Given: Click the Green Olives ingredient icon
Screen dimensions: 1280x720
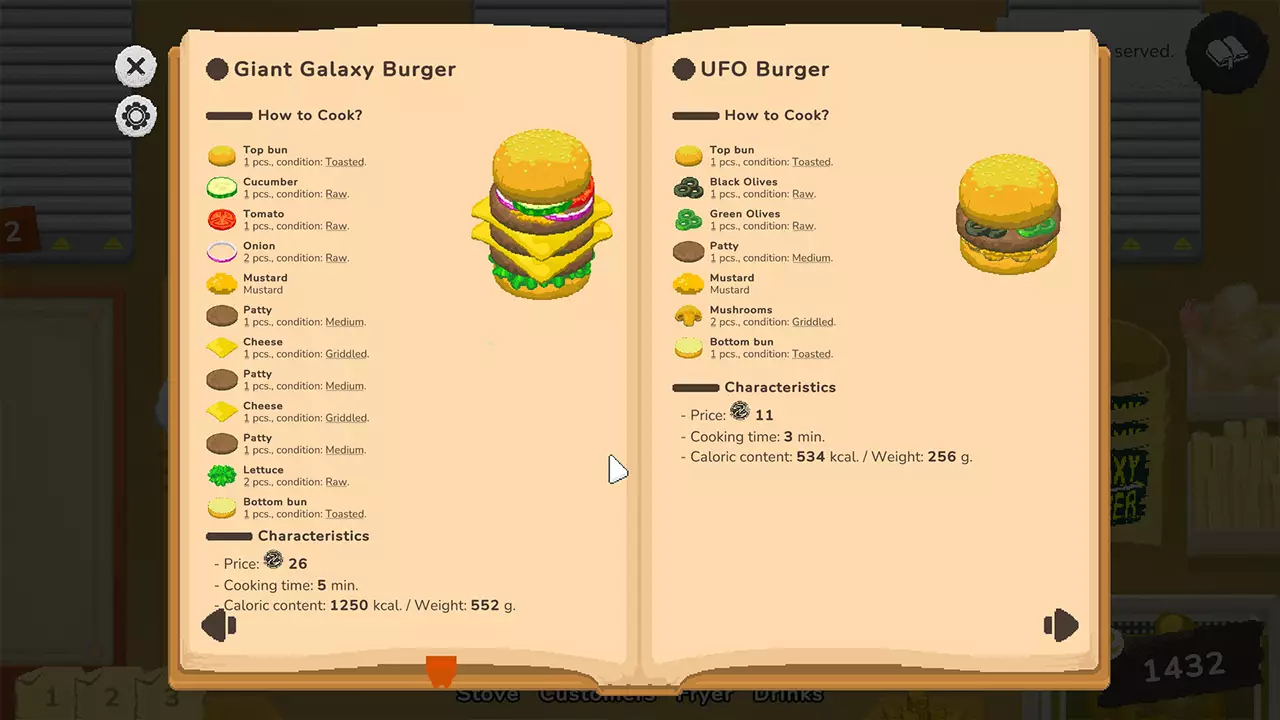Looking at the screenshot, I should tap(688, 220).
